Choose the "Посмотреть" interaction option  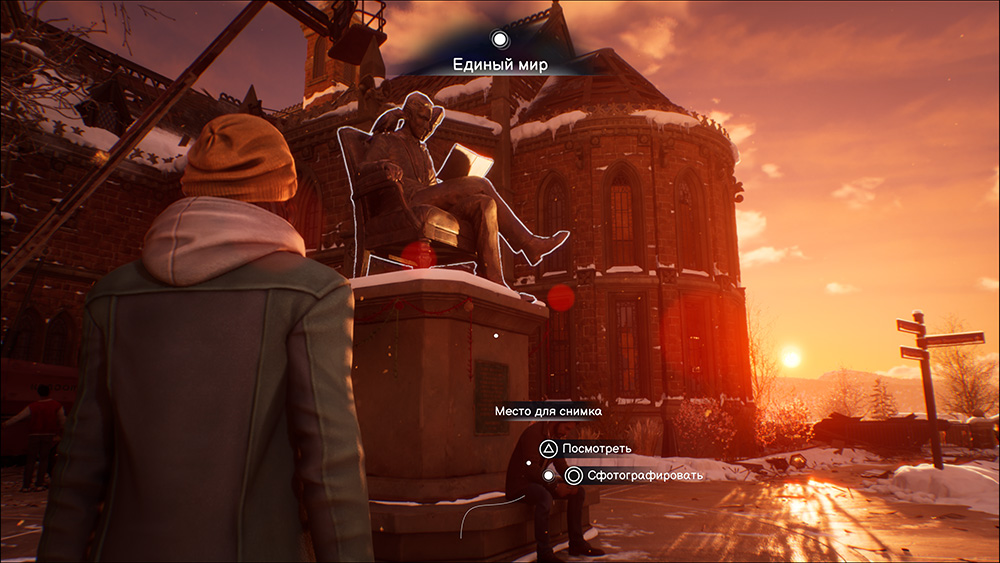tap(596, 448)
